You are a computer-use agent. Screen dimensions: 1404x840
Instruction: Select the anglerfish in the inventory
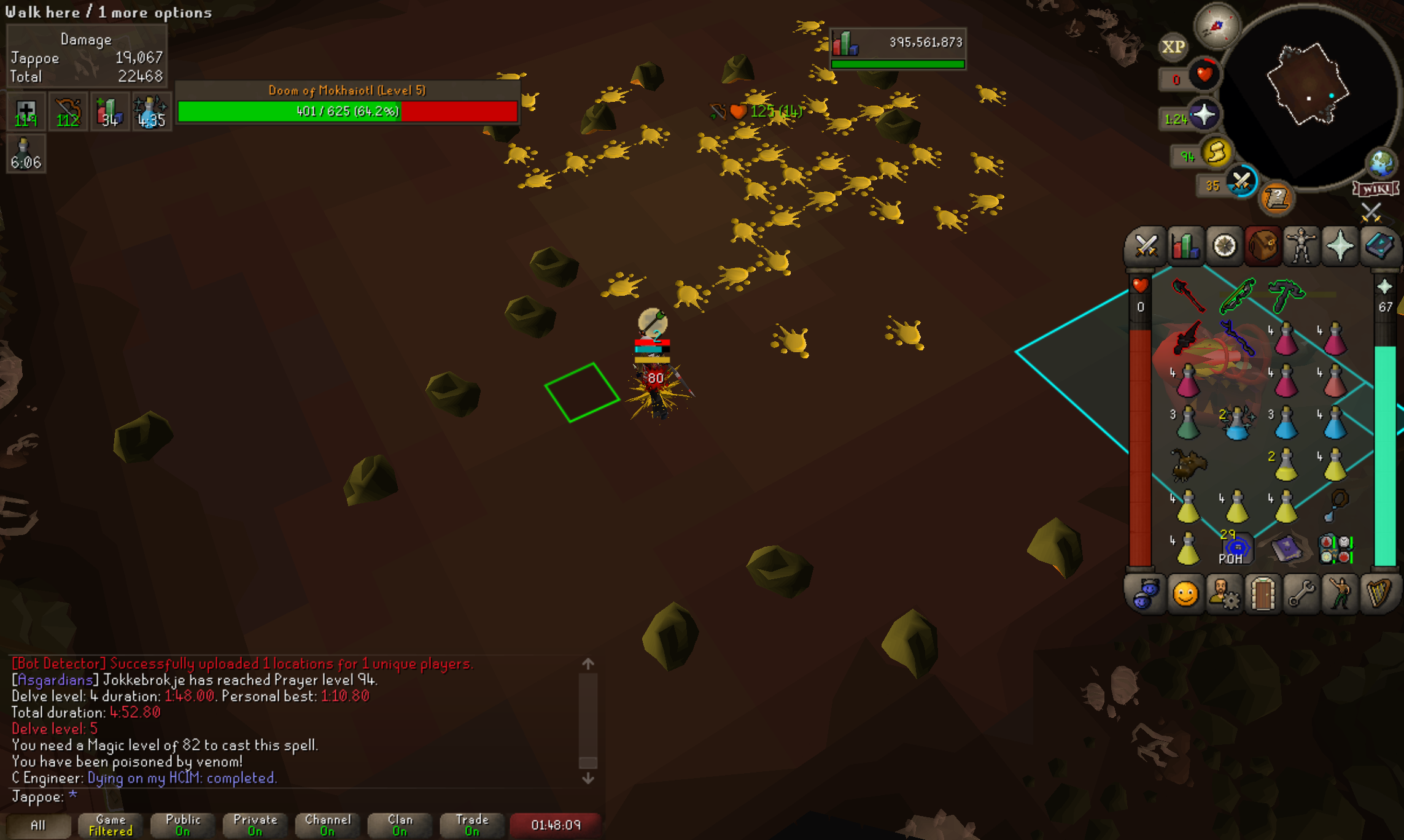tap(1188, 465)
